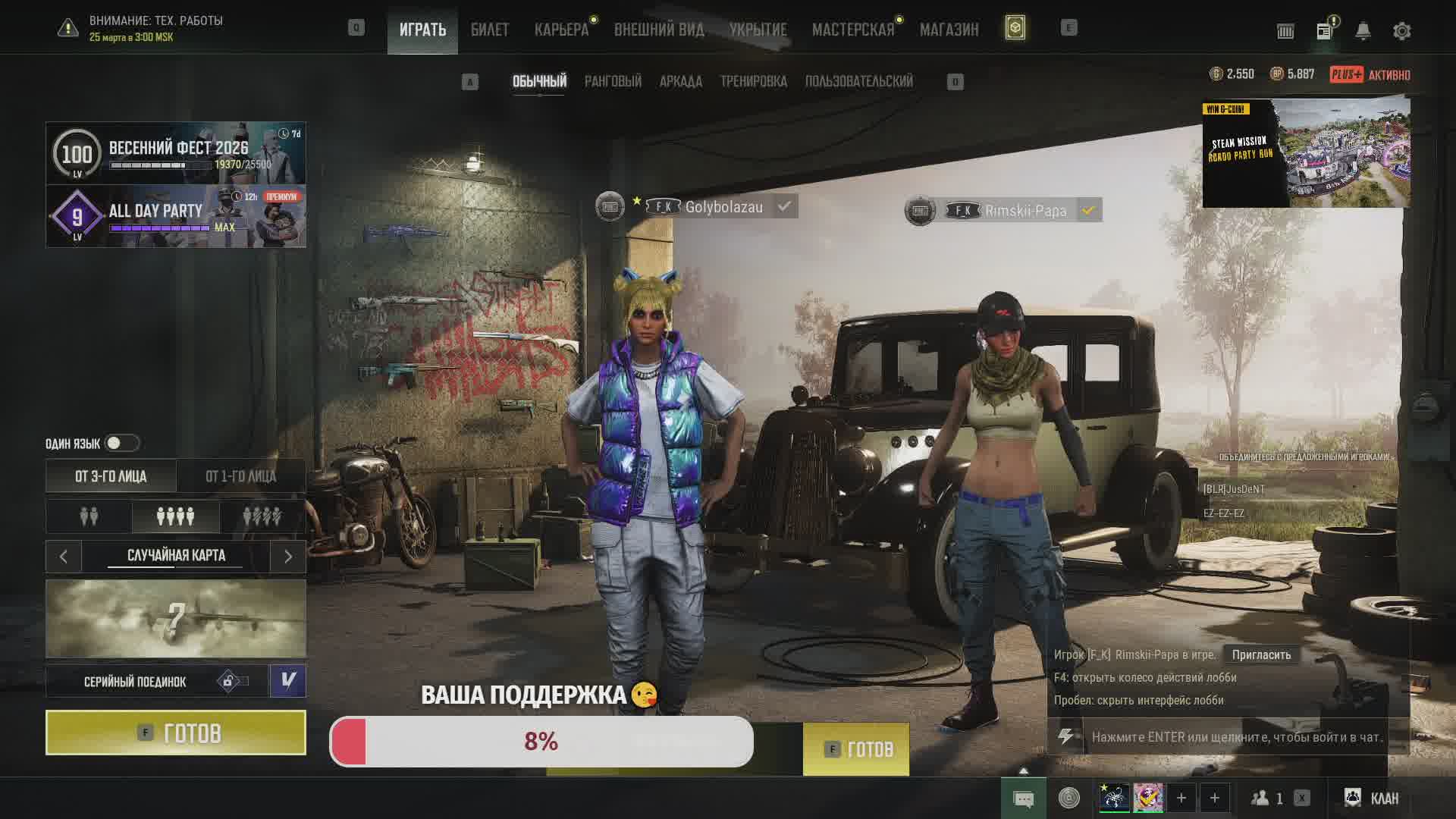Screen dimensions: 1456x819
Task: Show the next map with right arrow
Action: tap(288, 557)
